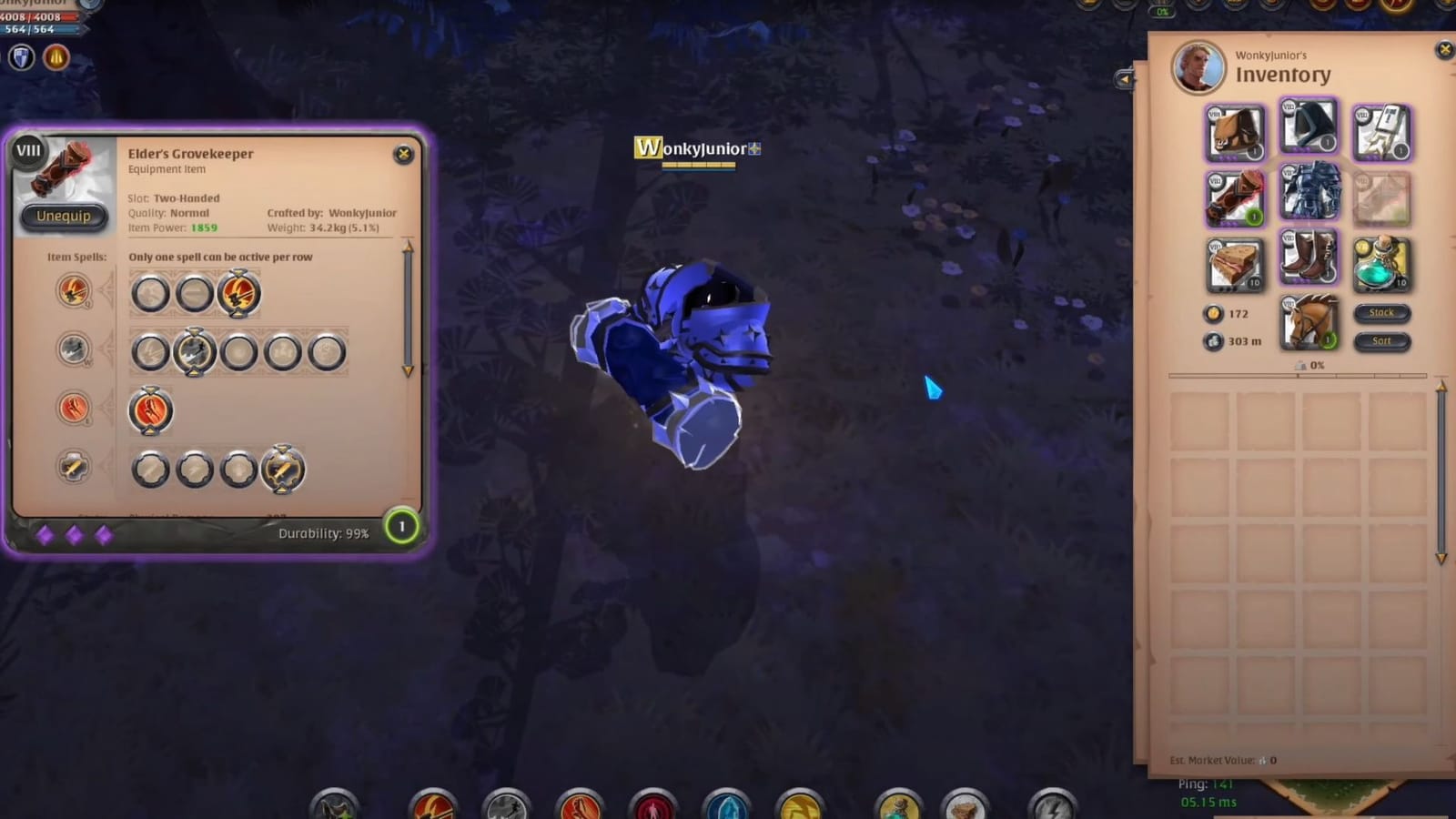
Task: Click the Unequip button on the Grovekeeper panel
Action: (63, 216)
